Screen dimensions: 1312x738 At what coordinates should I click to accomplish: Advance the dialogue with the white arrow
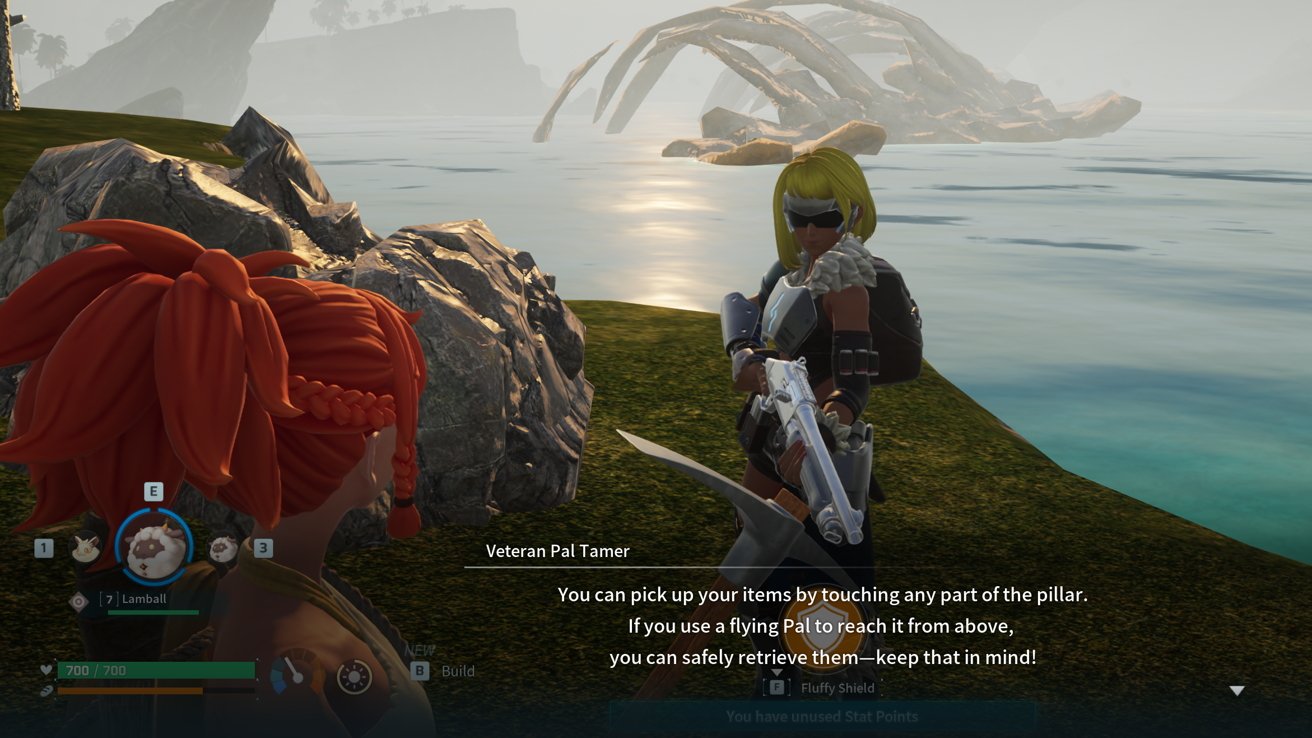(x=1237, y=691)
